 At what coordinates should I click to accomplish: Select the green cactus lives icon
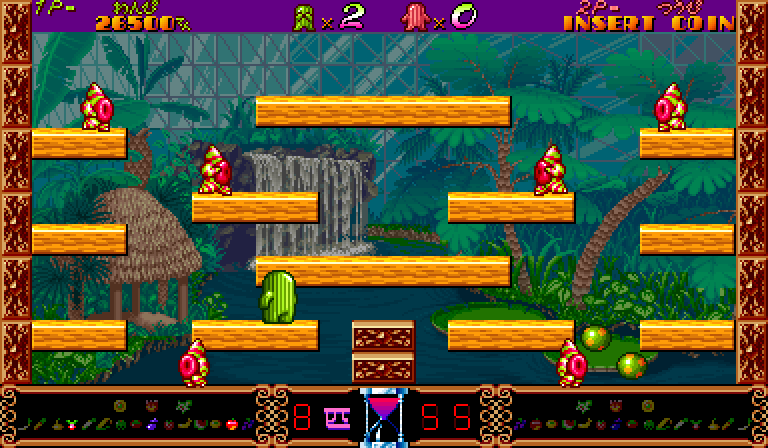tap(304, 16)
